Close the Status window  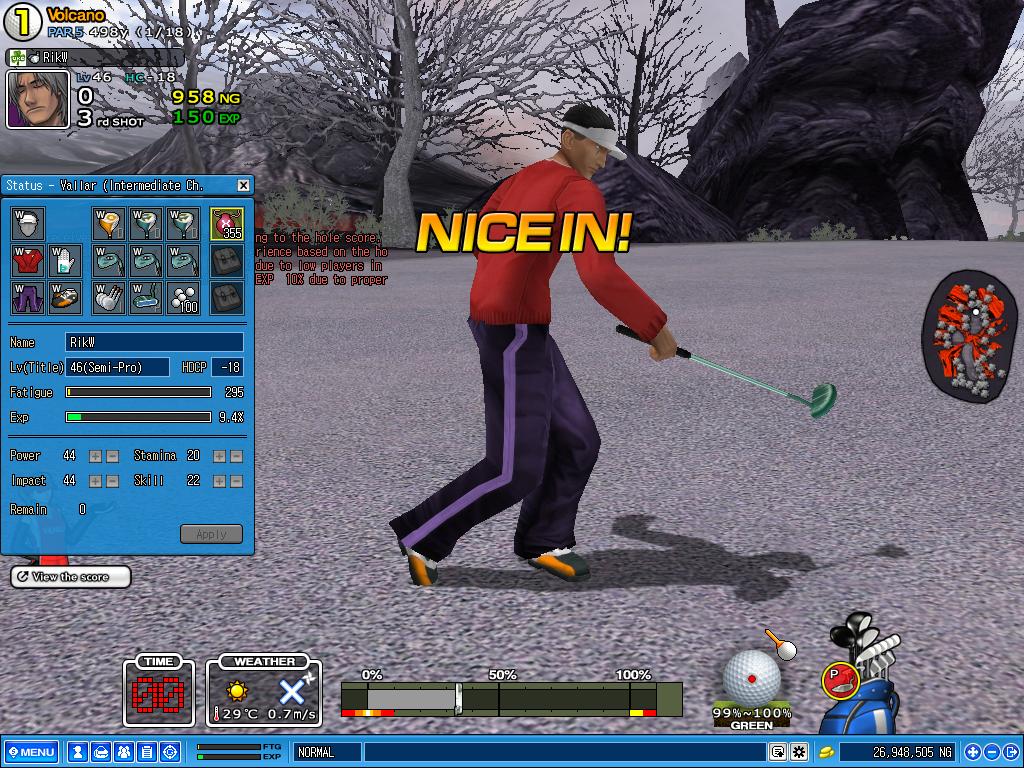[243, 185]
